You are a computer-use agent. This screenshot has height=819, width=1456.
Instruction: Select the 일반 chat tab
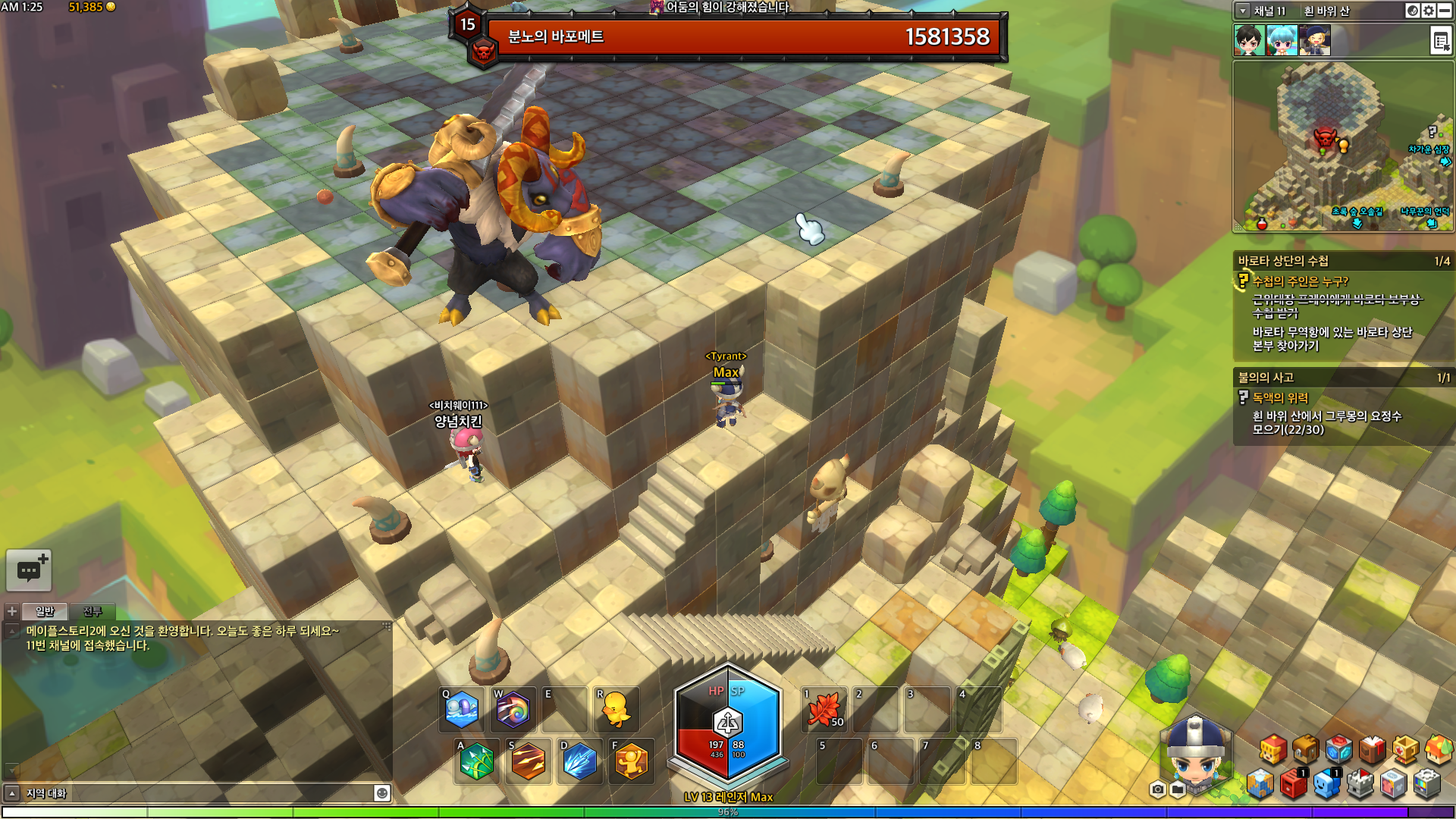[45, 612]
